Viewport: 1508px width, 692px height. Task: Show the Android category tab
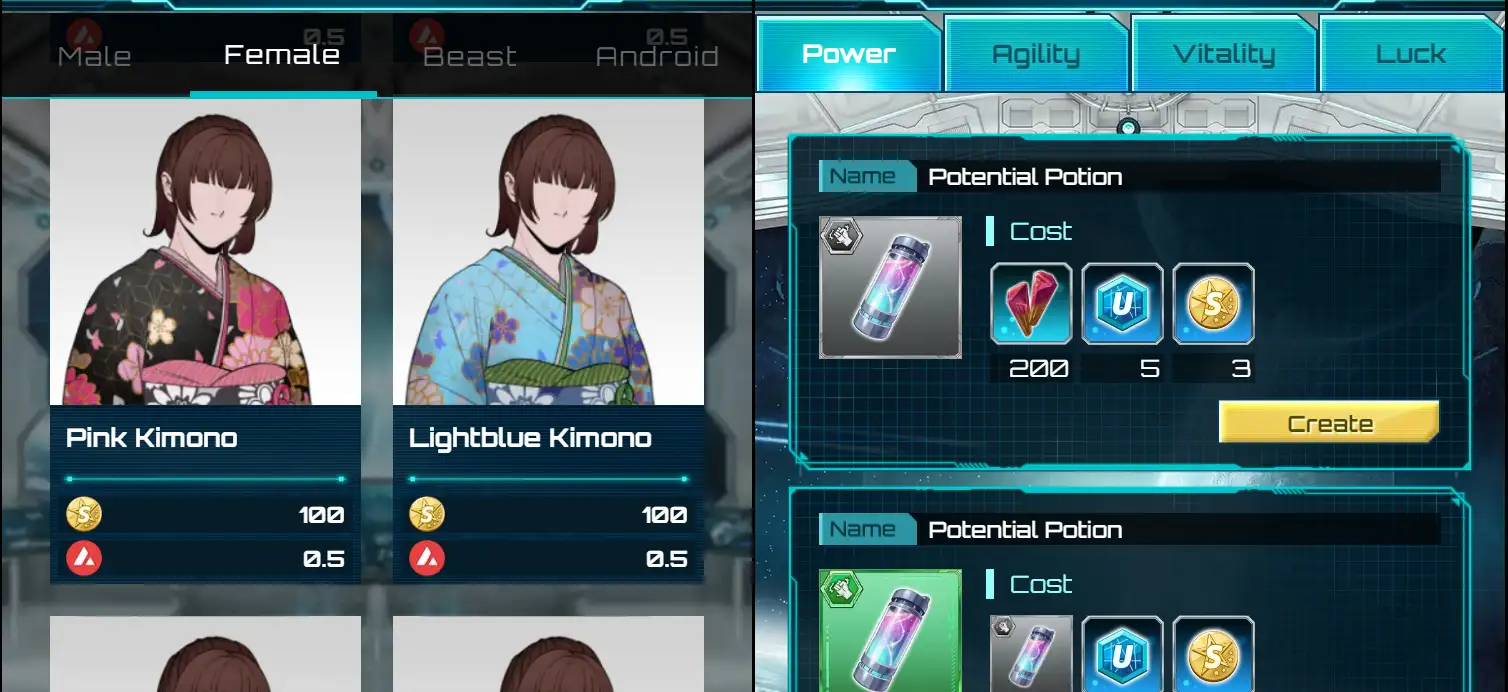pyautogui.click(x=657, y=56)
